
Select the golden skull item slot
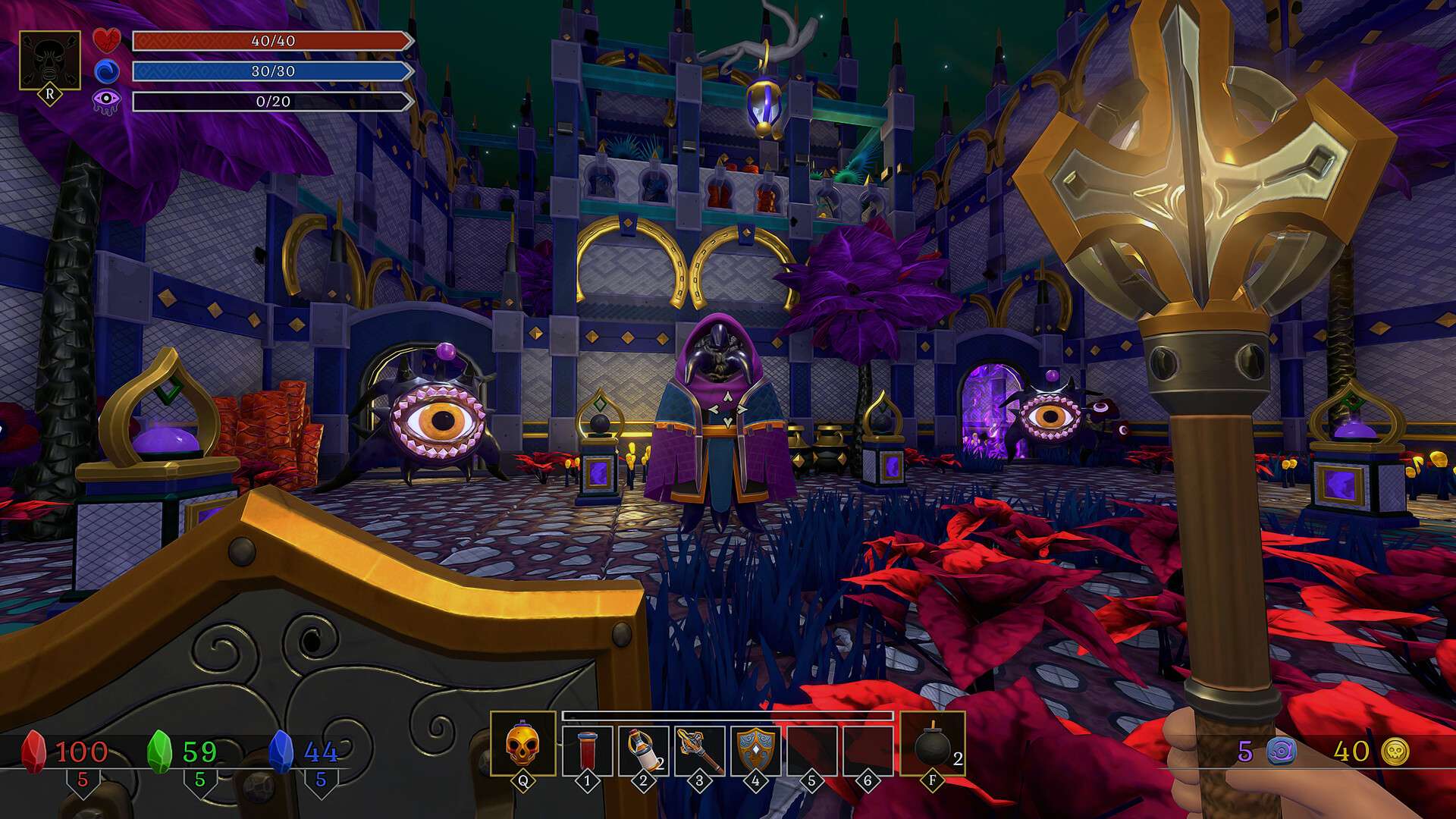click(x=522, y=744)
